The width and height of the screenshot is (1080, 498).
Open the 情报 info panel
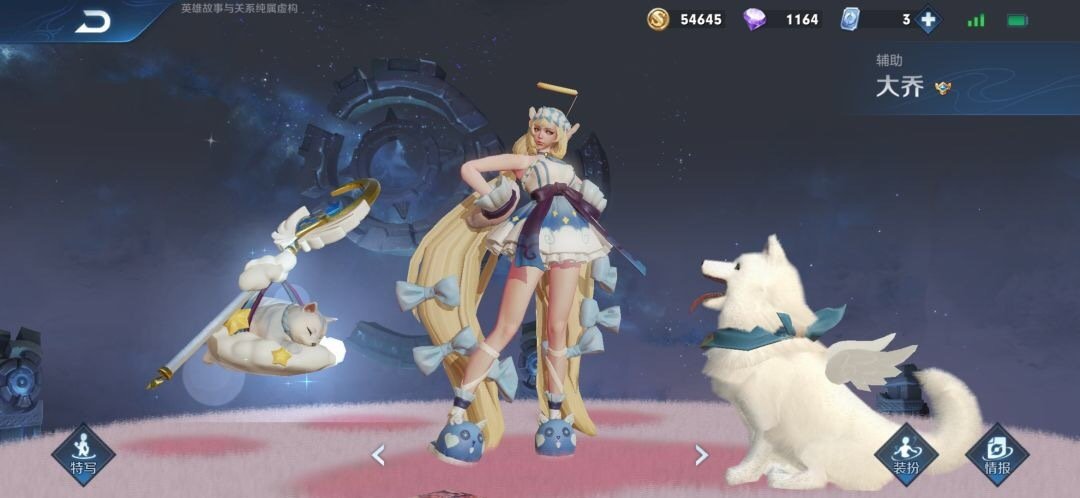click(996, 455)
